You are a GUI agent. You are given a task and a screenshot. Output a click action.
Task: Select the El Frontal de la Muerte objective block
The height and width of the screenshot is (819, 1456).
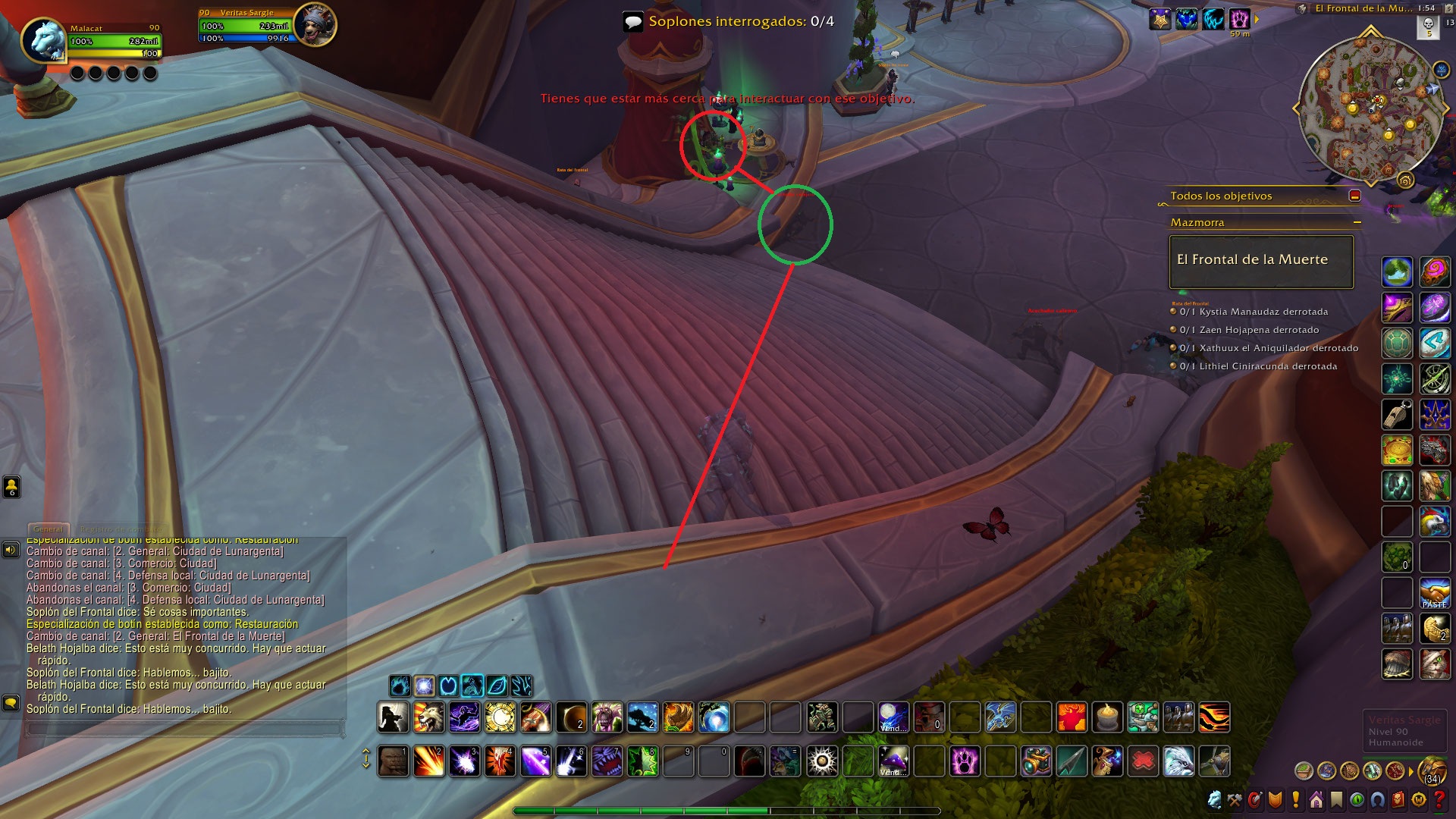point(1260,261)
